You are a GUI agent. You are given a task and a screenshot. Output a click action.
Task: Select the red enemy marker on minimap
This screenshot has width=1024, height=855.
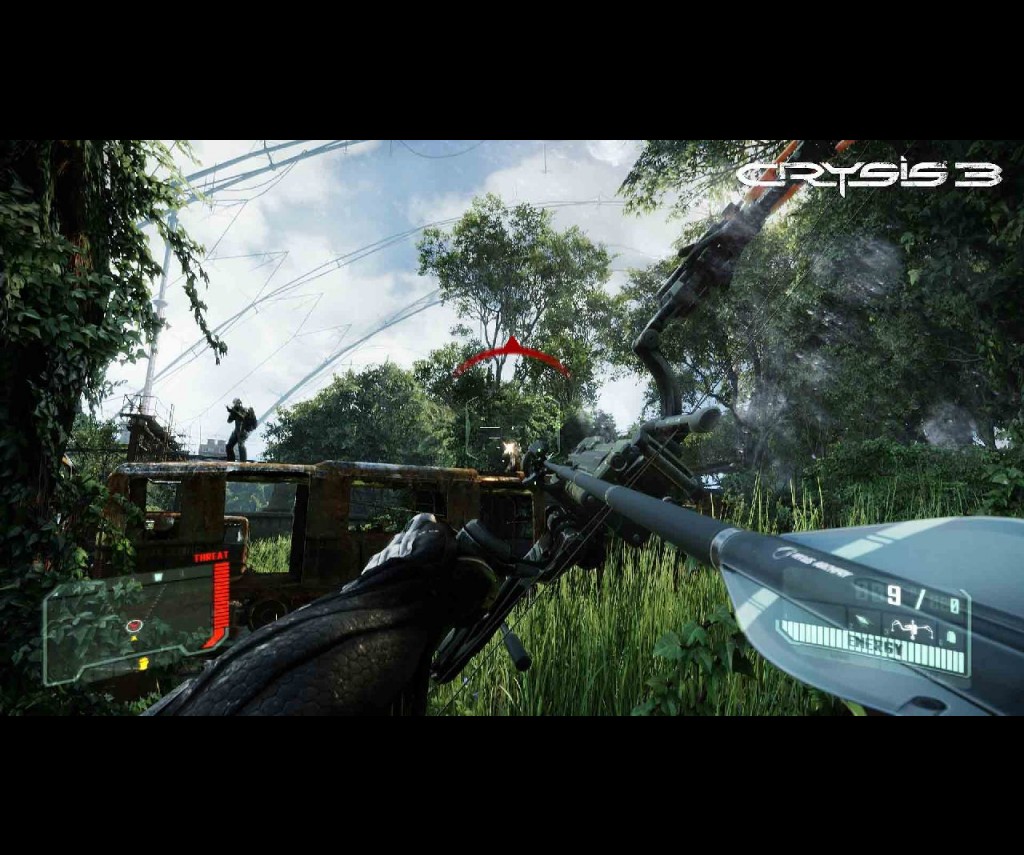click(134, 626)
